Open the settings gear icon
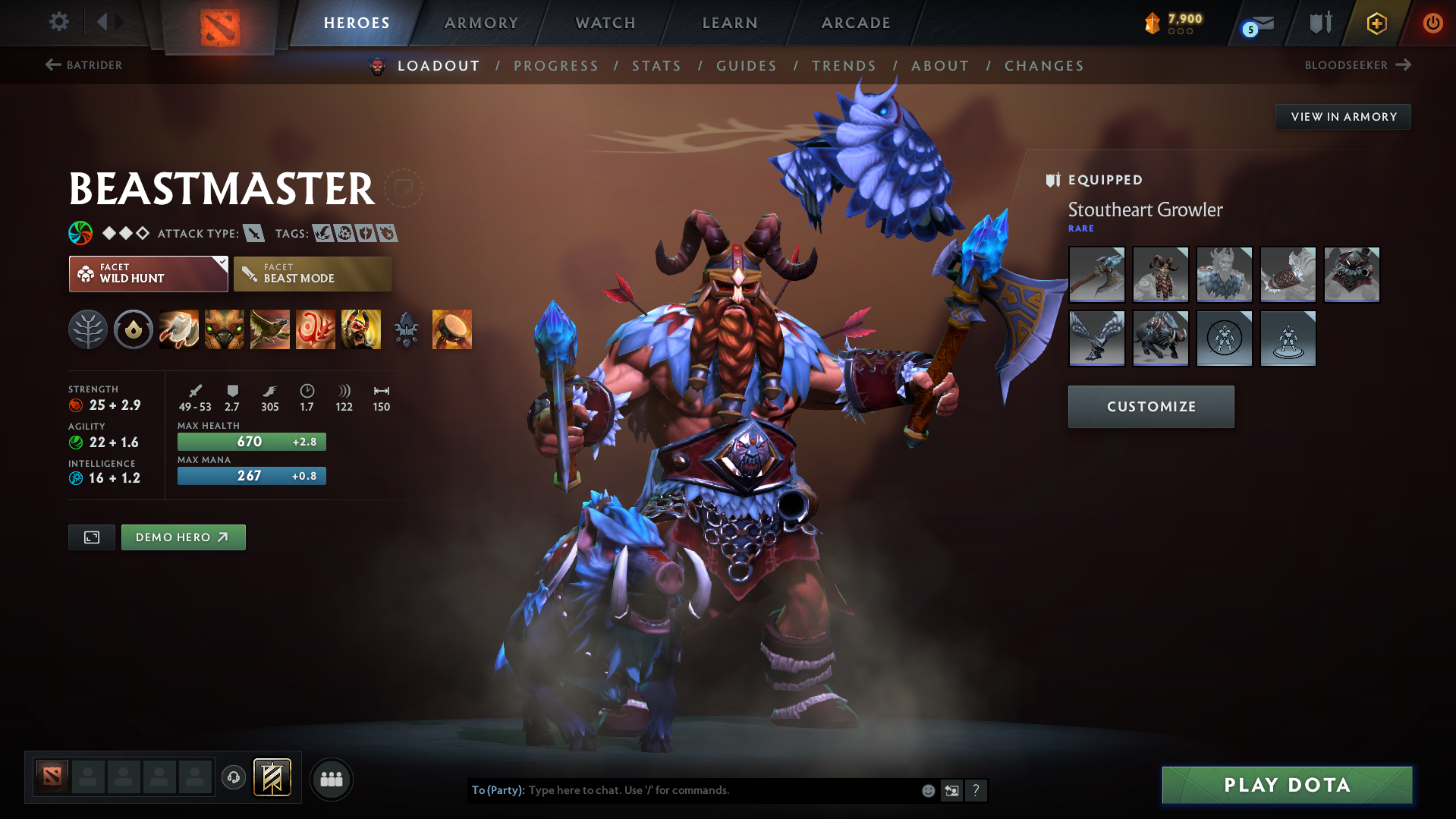 click(58, 22)
